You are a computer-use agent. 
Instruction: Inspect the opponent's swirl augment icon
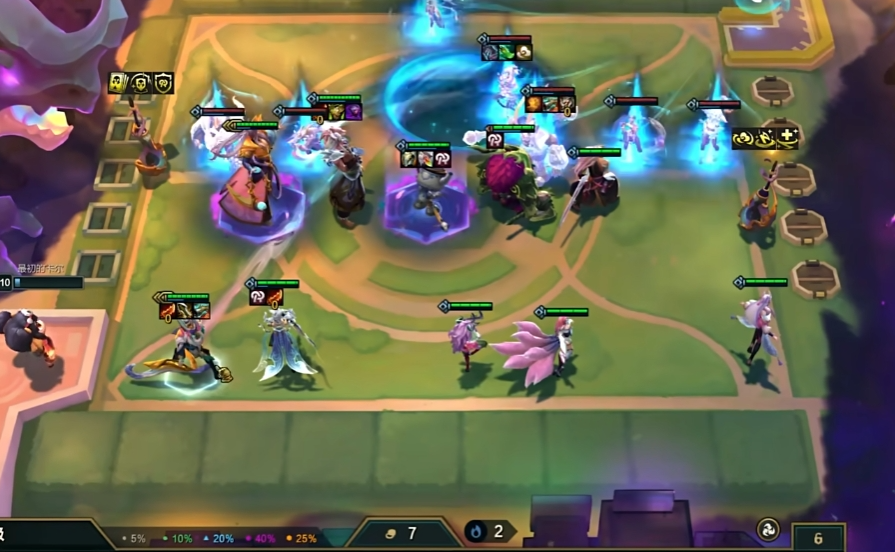[744, 137]
